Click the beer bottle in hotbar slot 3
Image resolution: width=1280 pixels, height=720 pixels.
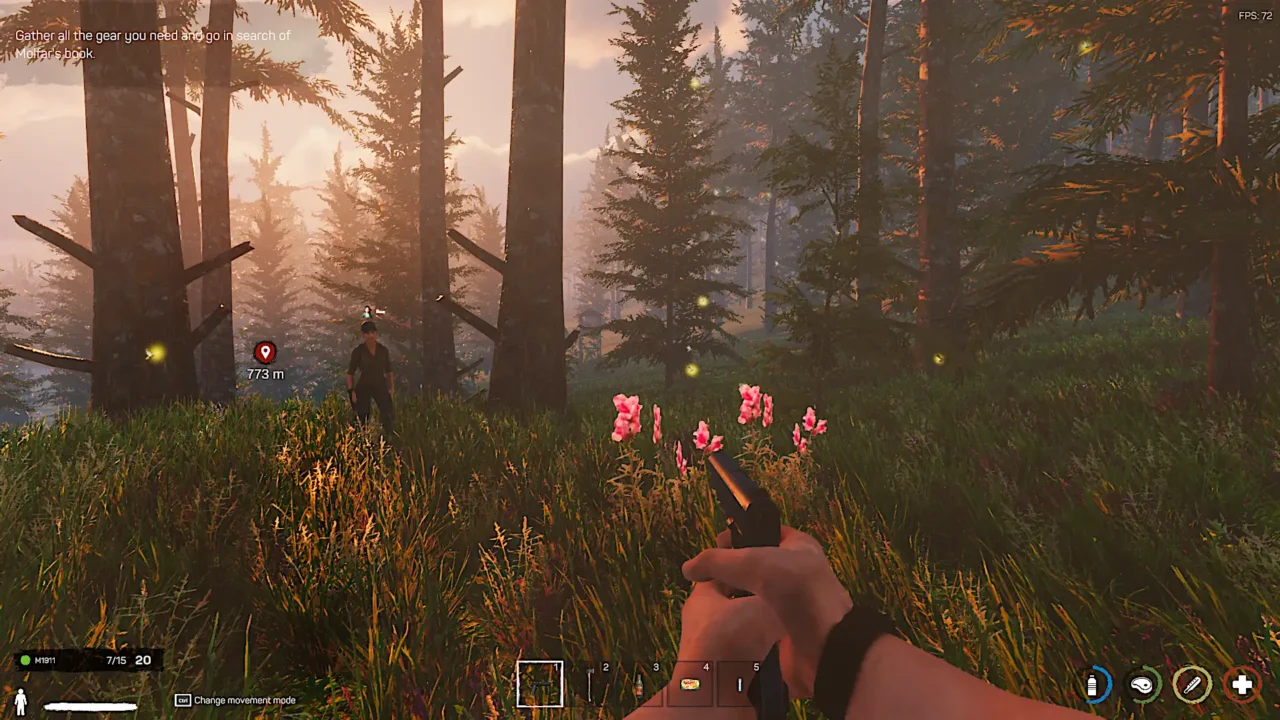coord(639,687)
